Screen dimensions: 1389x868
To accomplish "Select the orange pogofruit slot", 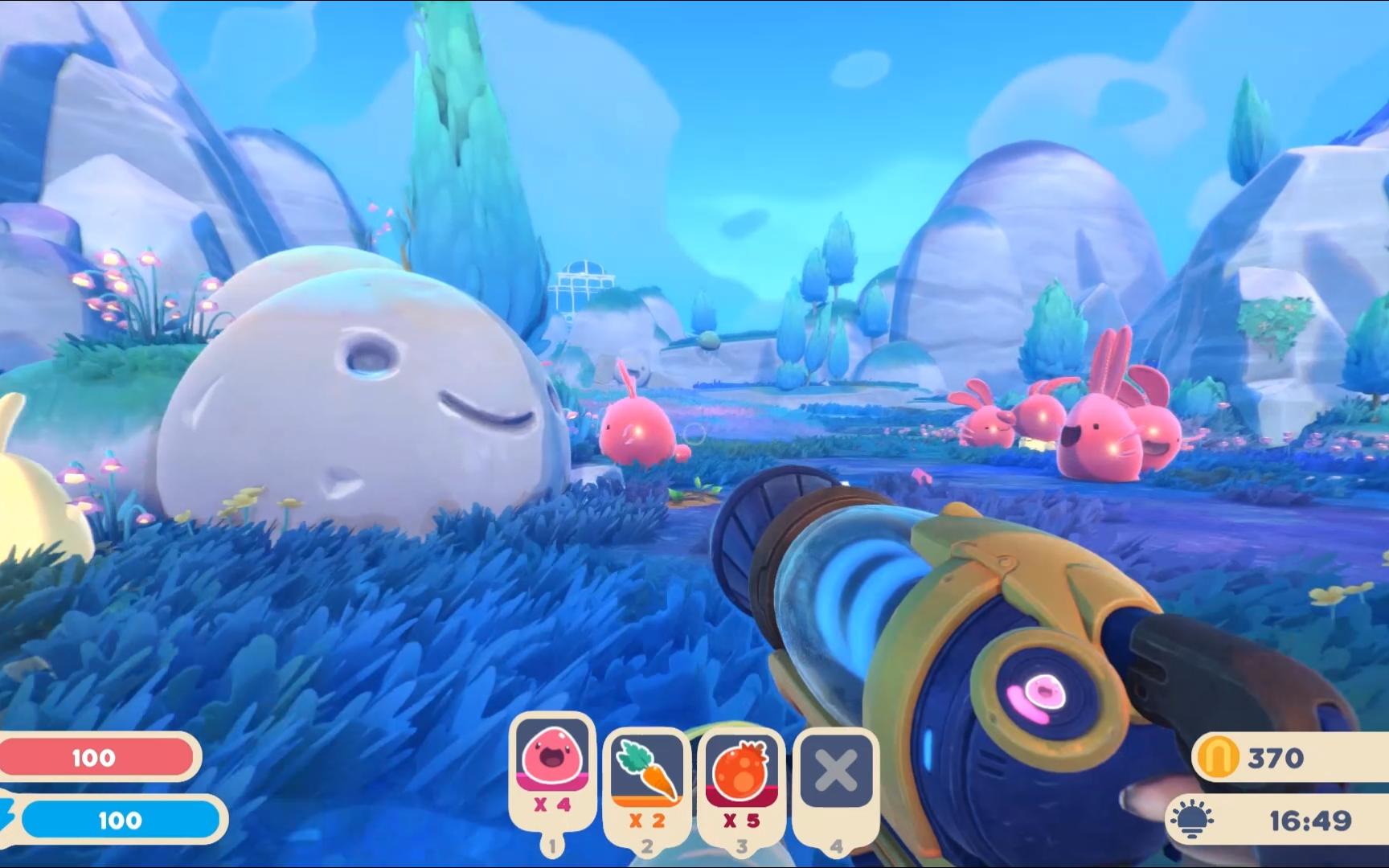I will (741, 772).
